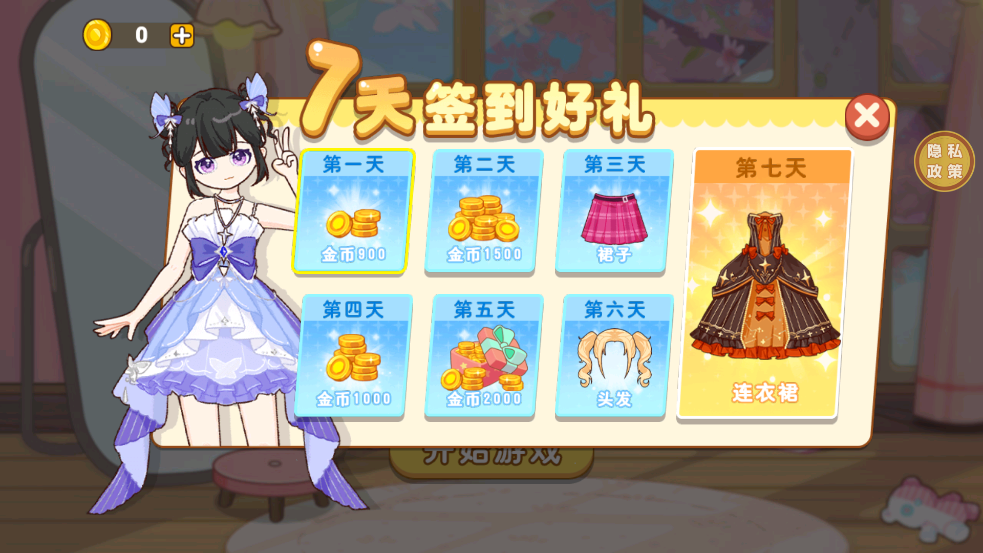Screen dimensions: 983x553
Task: Pick the Day 5 gift box reward
Action: click(x=484, y=355)
